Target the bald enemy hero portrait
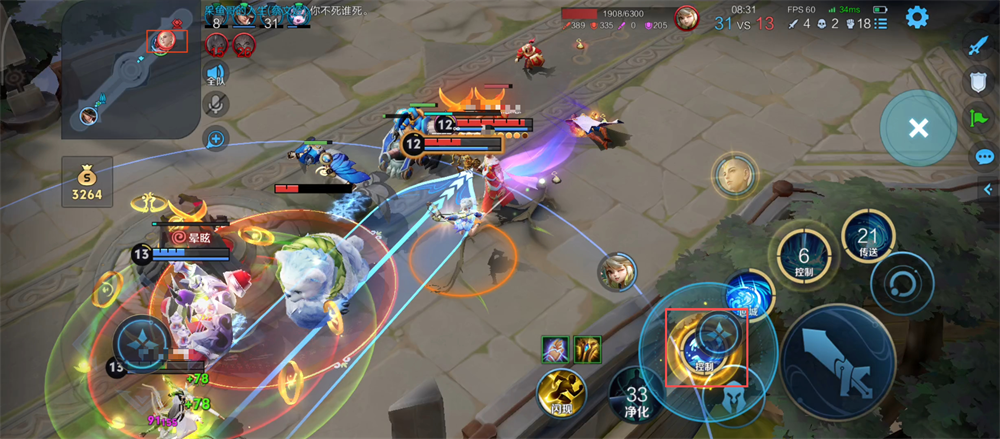The width and height of the screenshot is (1000, 439). (x=733, y=175)
